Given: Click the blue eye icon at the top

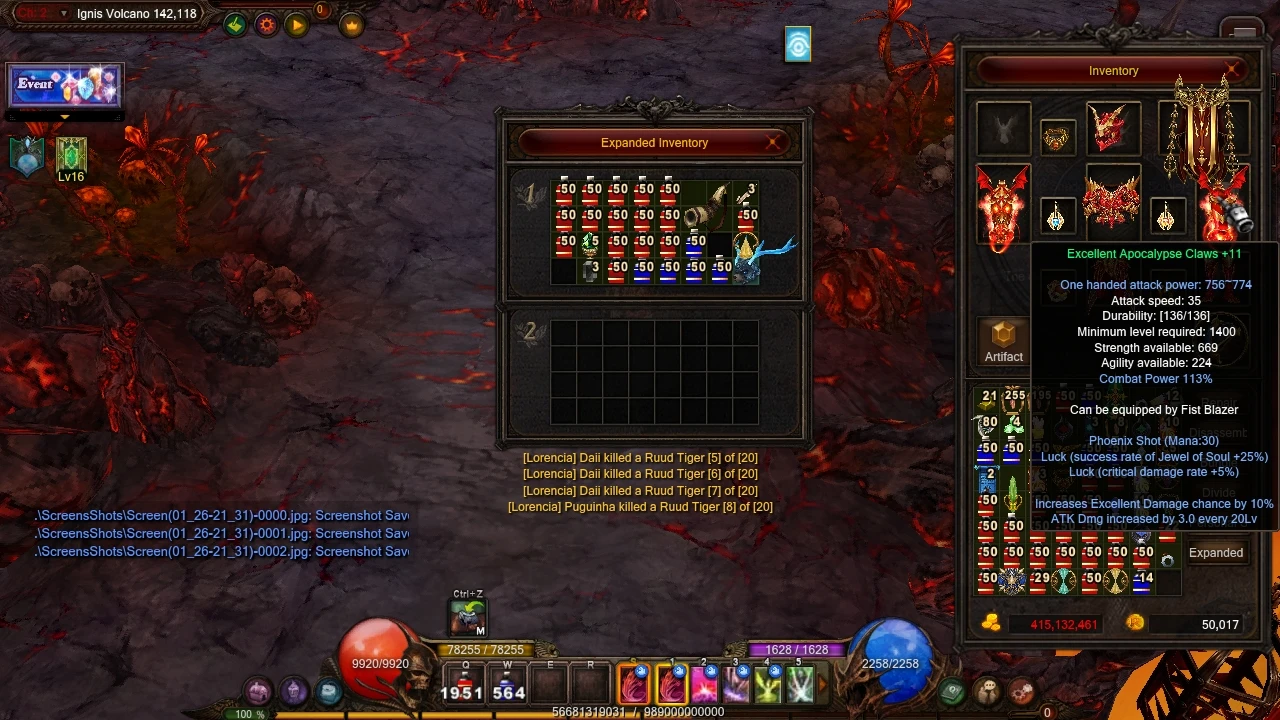Looking at the screenshot, I should click(x=798, y=45).
